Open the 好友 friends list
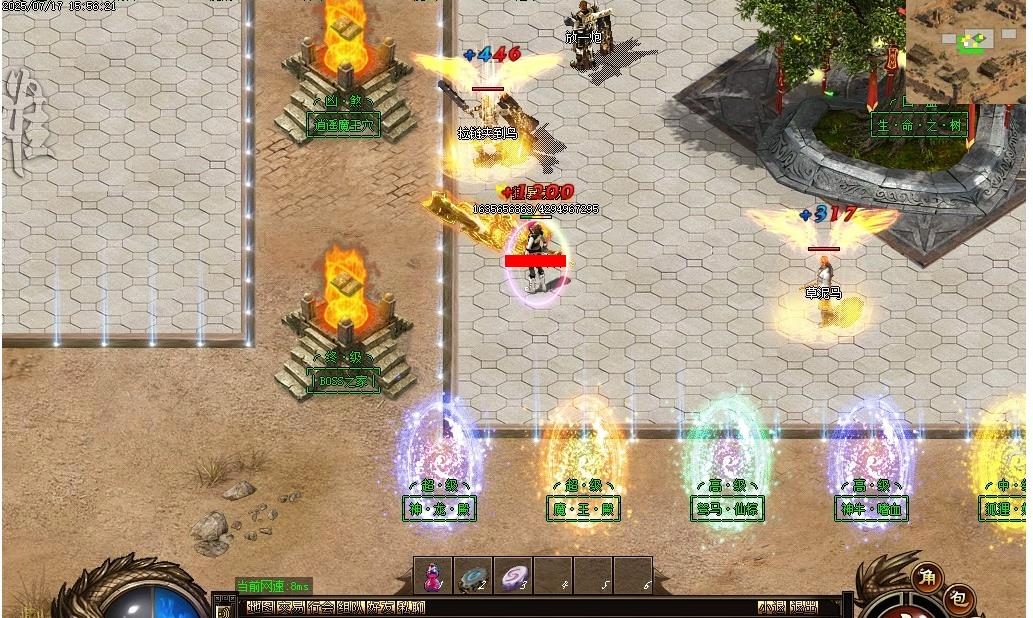The image size is (1033, 618). coord(381,607)
